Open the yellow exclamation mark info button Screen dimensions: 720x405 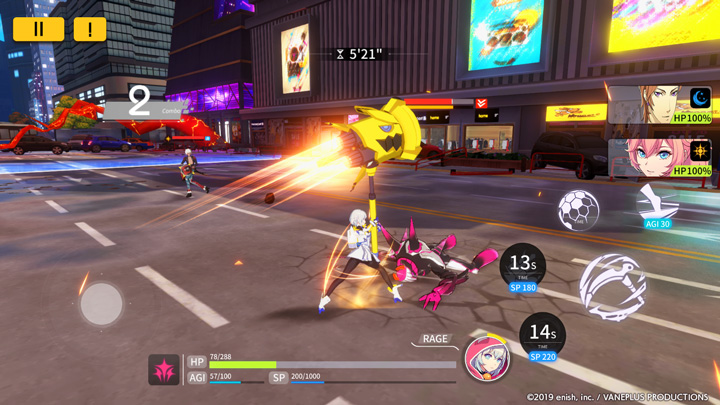[90, 29]
